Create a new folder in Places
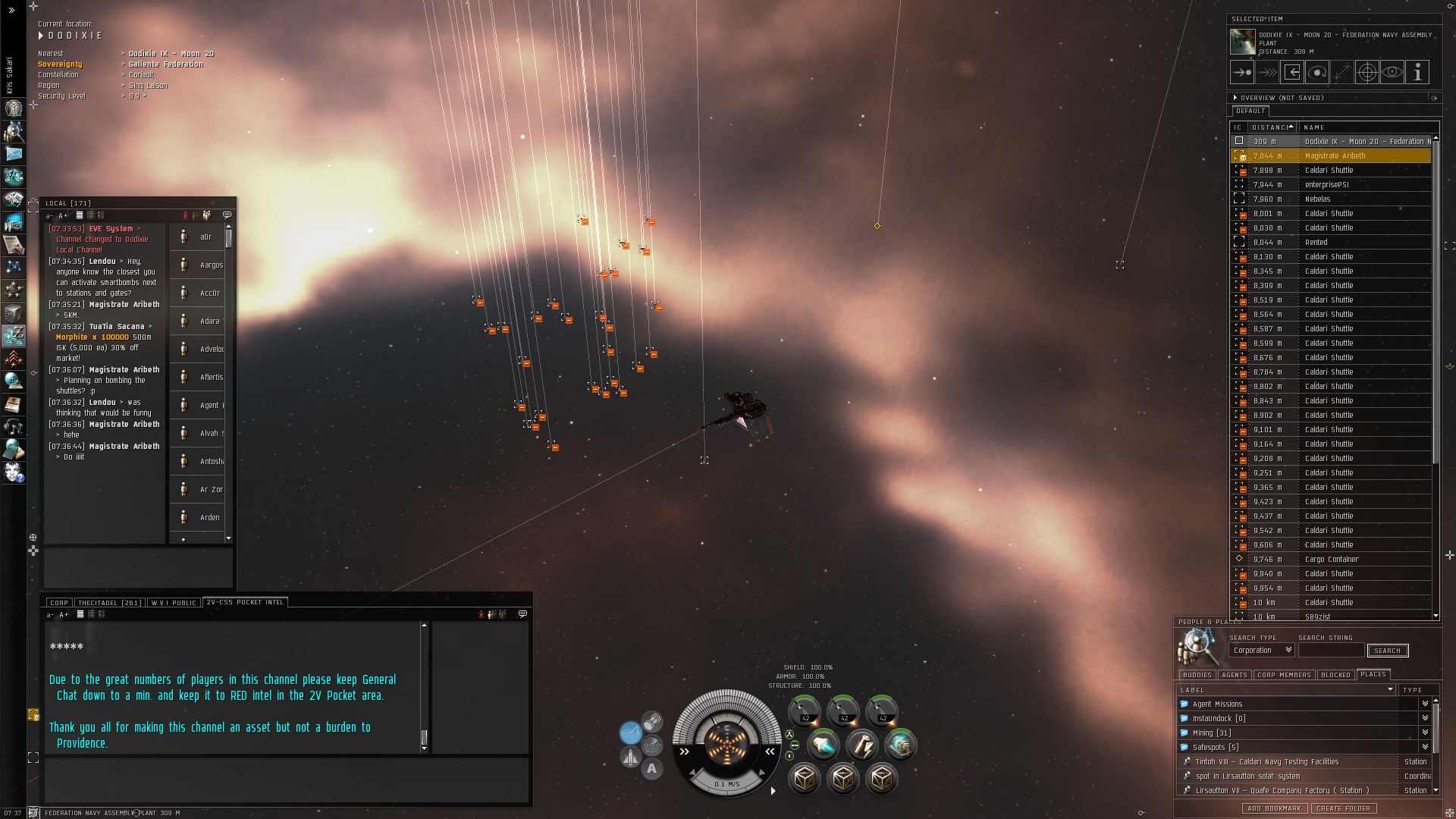This screenshot has height=819, width=1456. click(1343, 809)
